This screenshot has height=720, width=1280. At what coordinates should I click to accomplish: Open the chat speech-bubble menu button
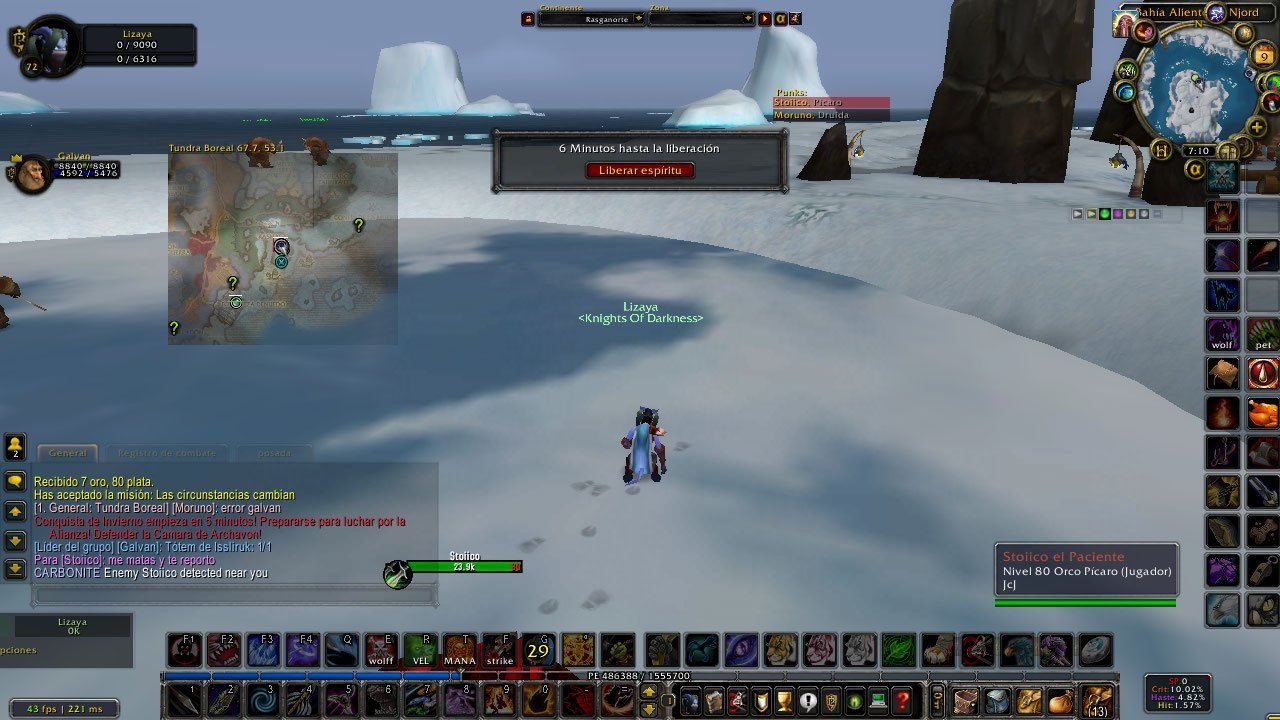[x=15, y=481]
